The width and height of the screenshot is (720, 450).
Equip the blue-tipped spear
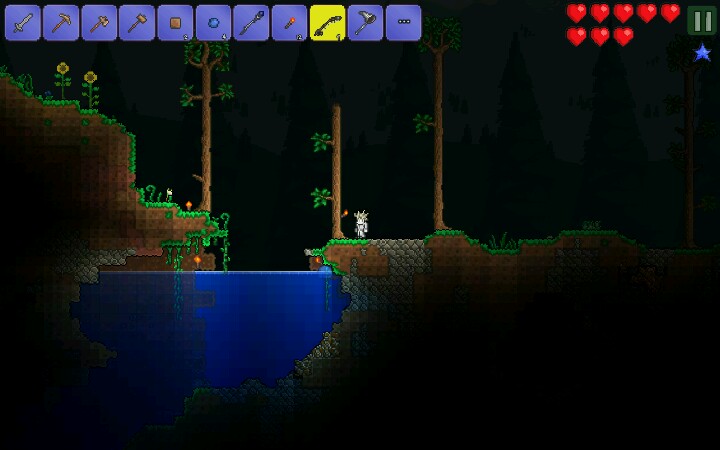tap(251, 22)
